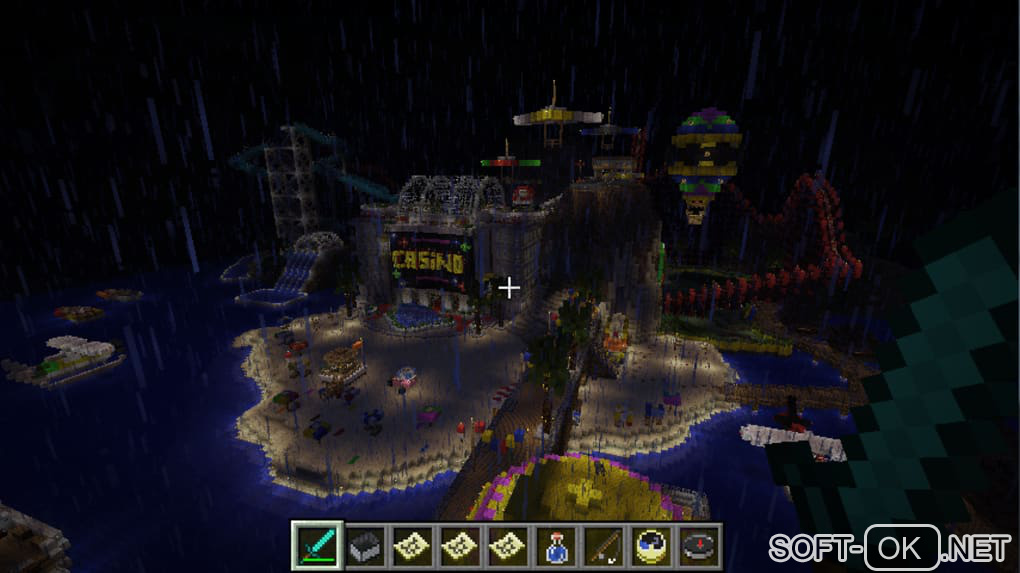This screenshot has width=1020, height=573.
Task: Pick the clock in the hotbar
Action: pos(650,547)
